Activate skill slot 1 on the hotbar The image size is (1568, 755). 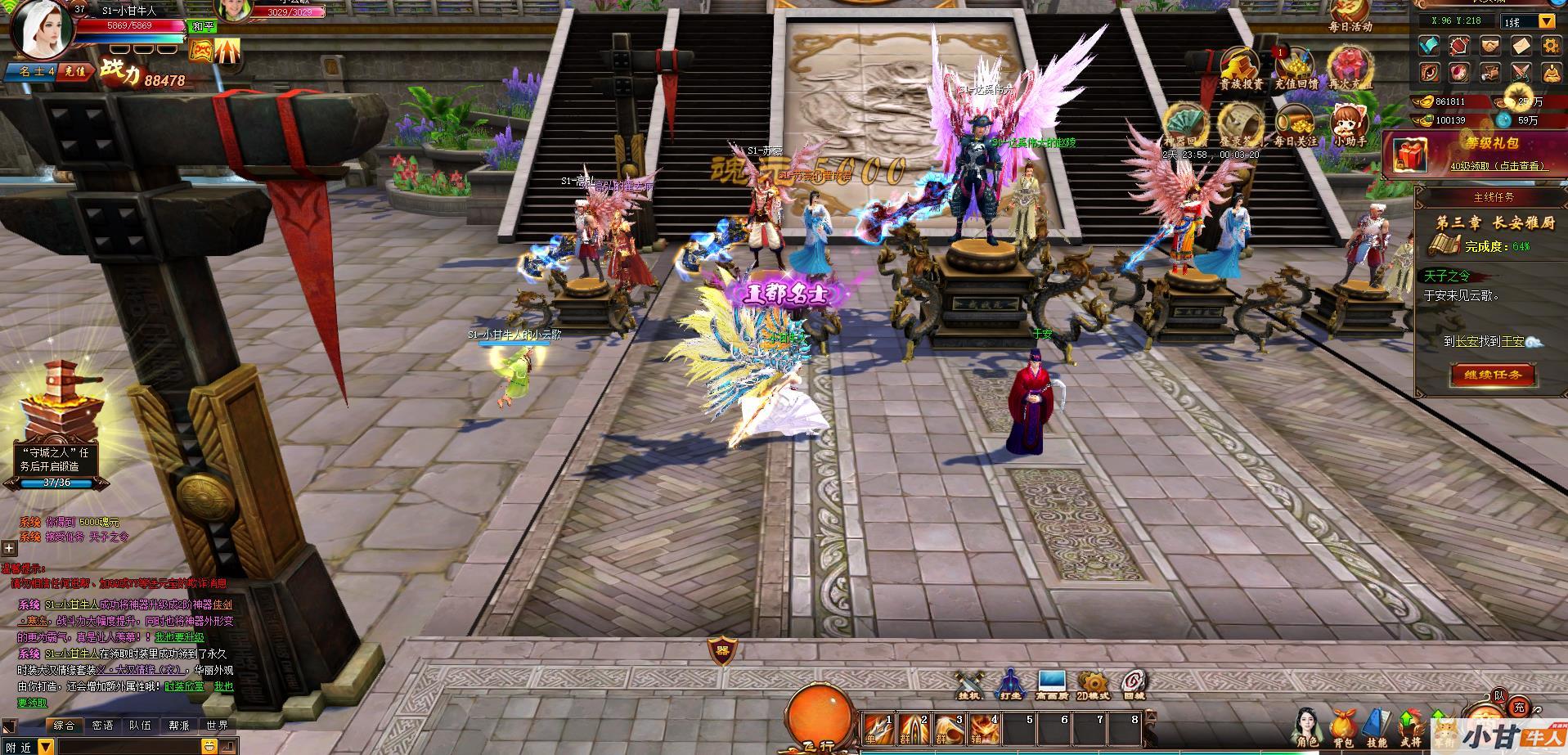pyautogui.click(x=879, y=729)
